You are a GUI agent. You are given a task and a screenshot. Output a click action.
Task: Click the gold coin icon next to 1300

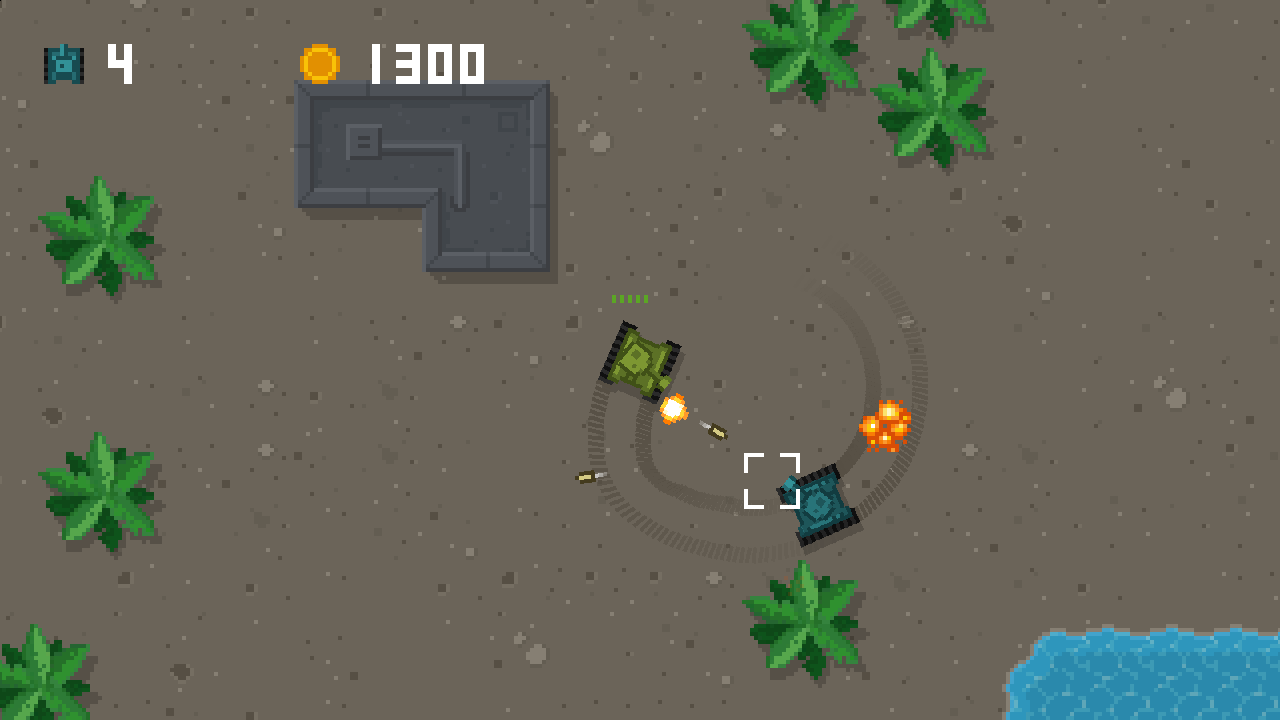[x=322, y=63]
